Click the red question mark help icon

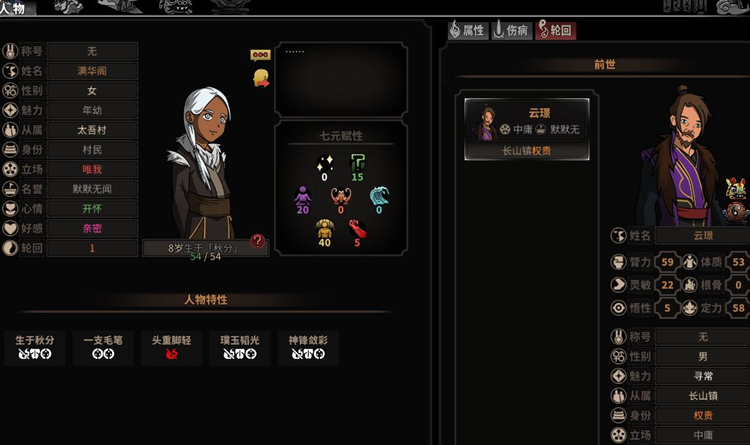pos(258,240)
